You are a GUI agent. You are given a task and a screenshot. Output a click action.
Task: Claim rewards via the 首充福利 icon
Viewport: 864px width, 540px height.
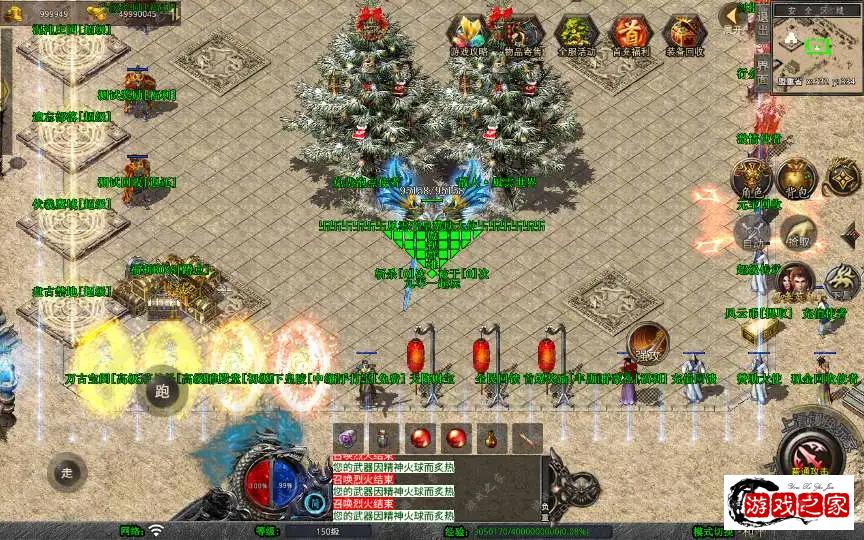629,36
